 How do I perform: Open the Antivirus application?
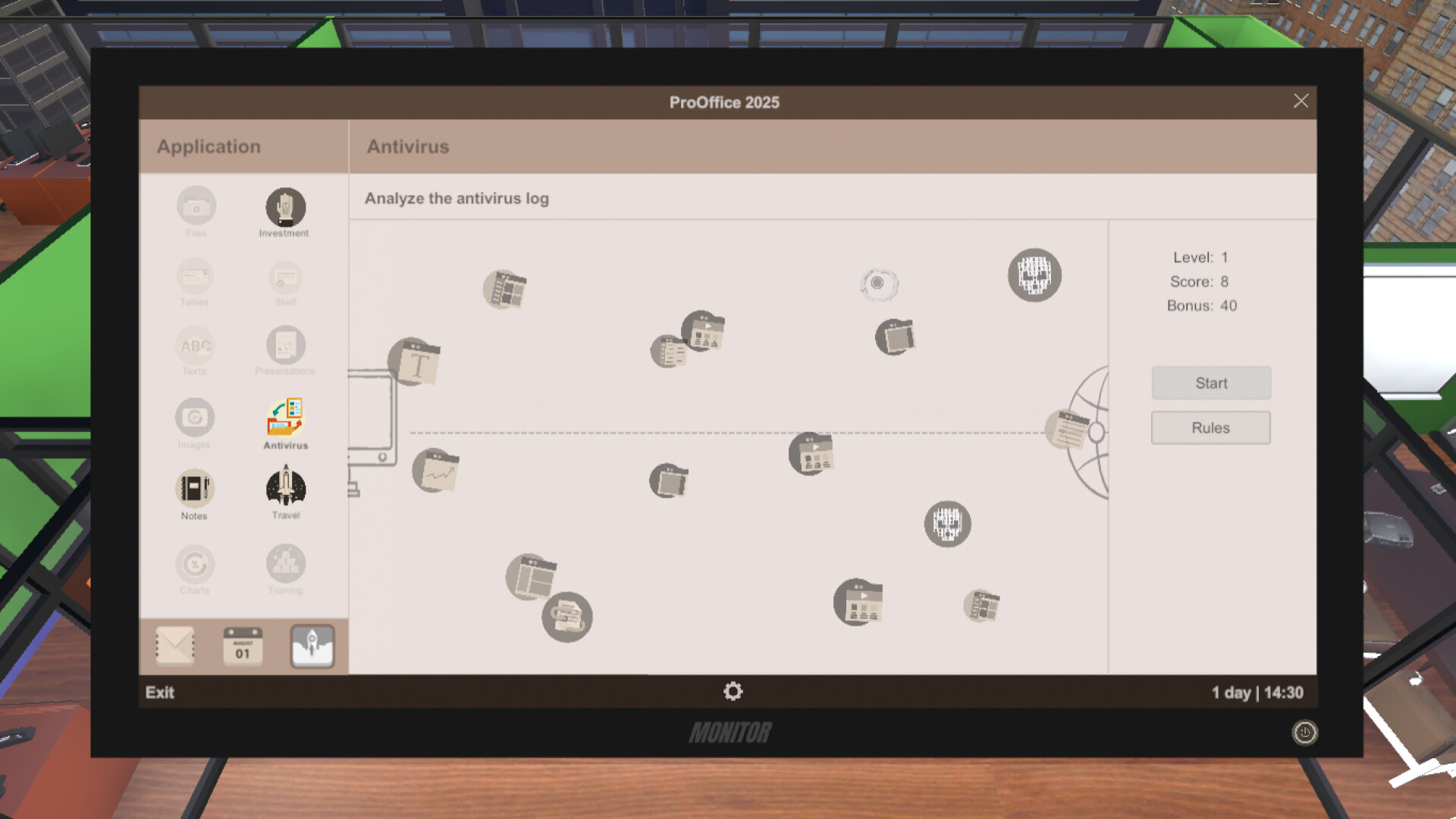pos(285,423)
